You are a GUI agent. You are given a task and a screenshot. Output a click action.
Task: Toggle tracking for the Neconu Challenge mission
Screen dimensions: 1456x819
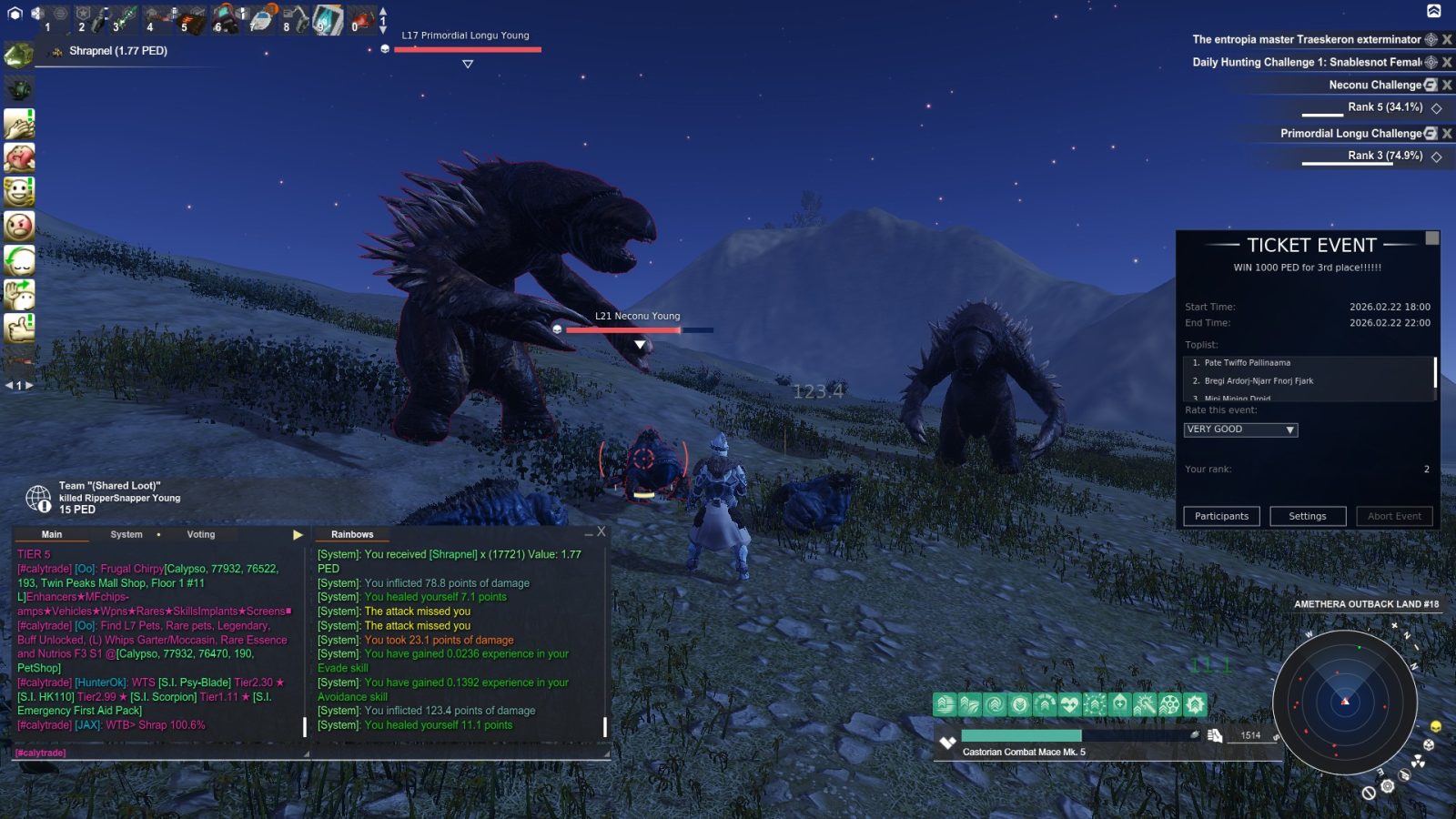[x=1431, y=84]
